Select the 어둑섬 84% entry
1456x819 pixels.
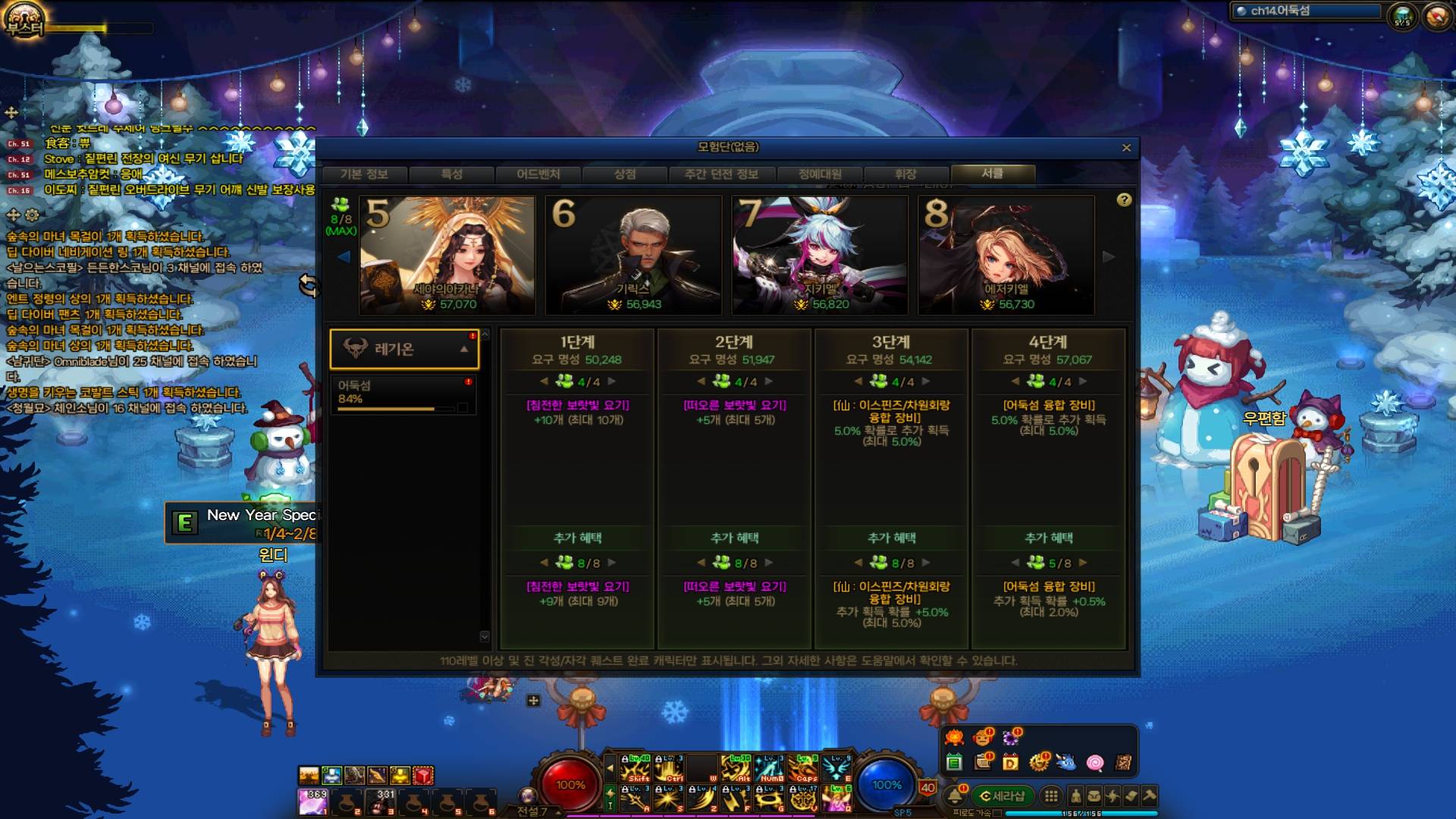point(403,394)
